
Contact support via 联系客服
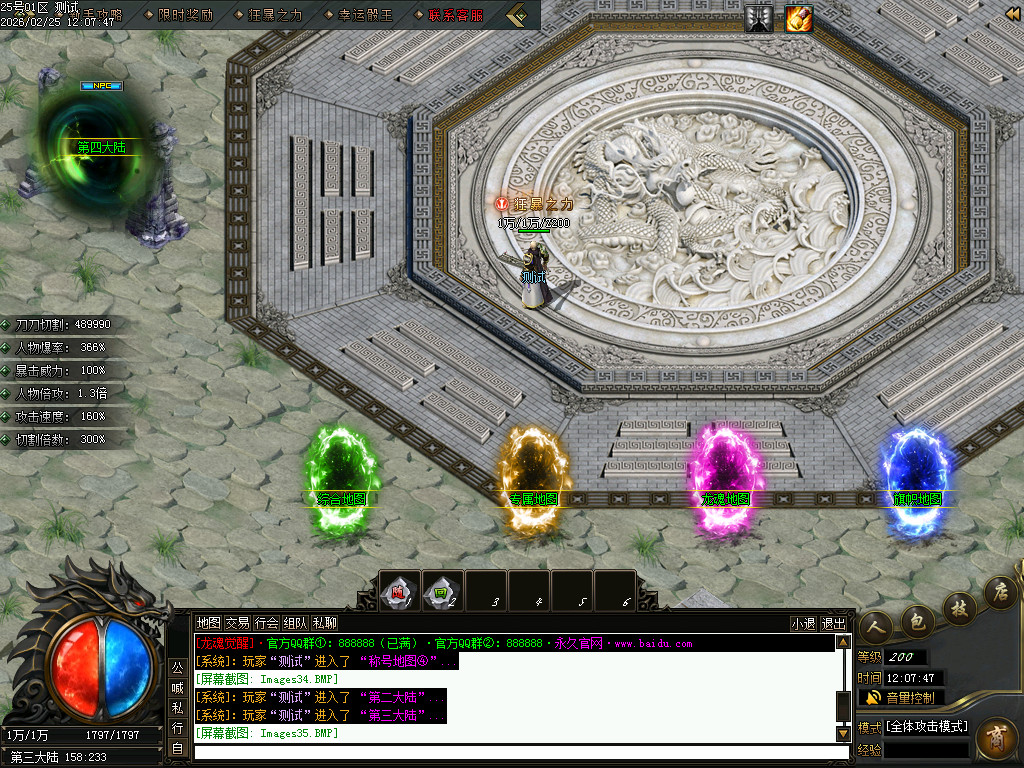coord(455,15)
